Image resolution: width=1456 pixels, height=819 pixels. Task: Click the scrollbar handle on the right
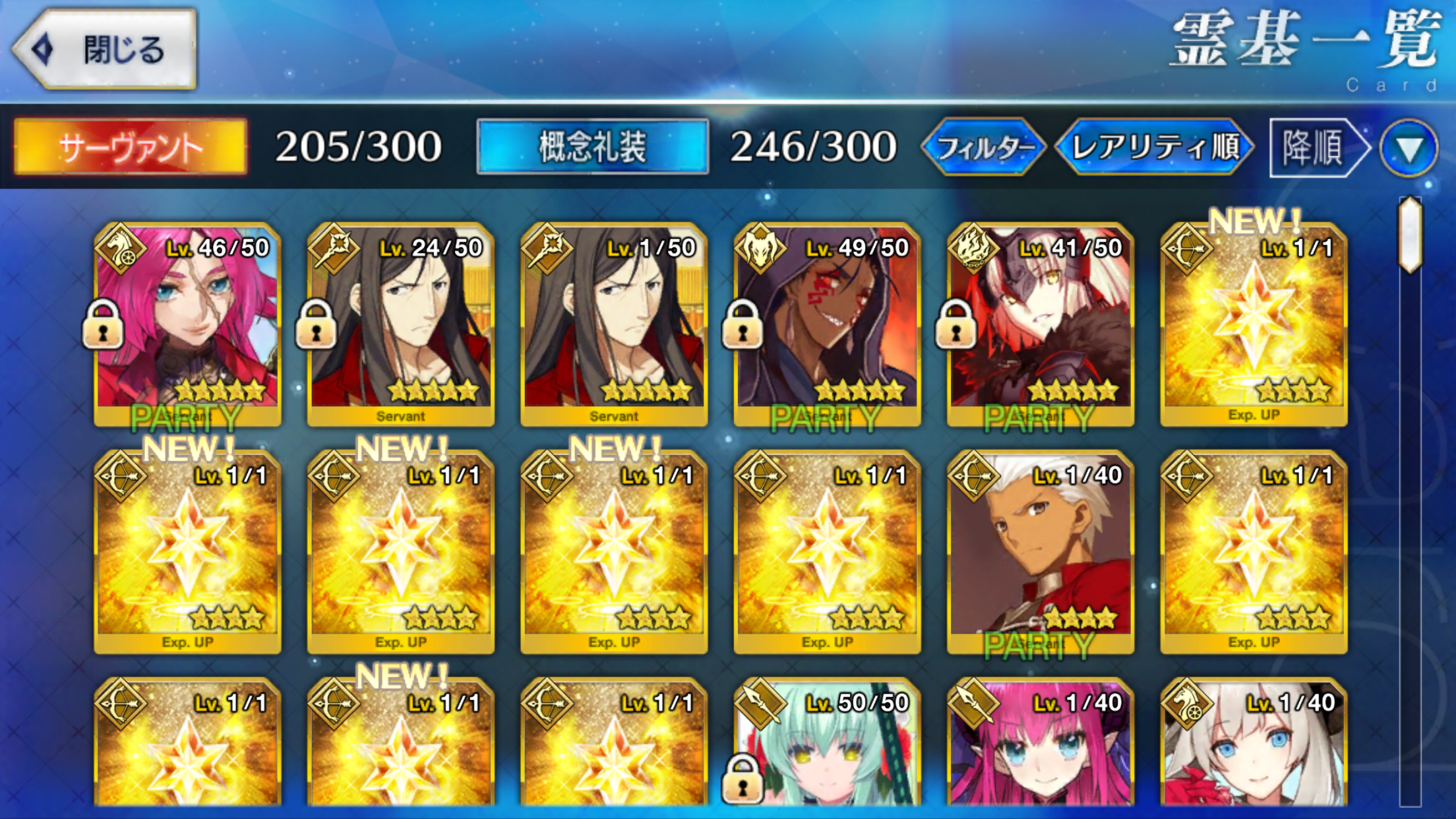(x=1410, y=234)
